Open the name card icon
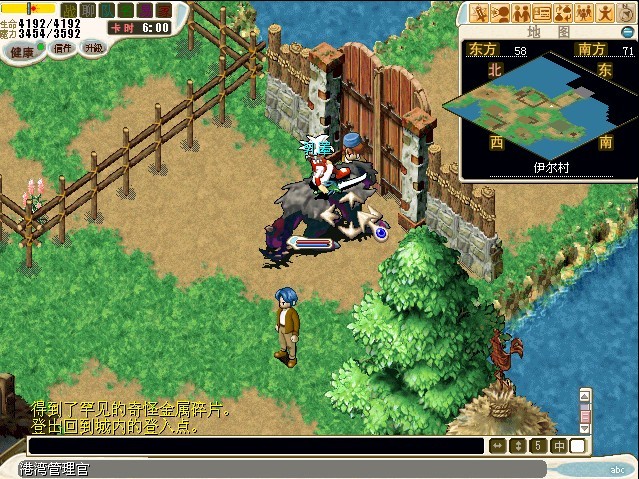Viewport: 639px width, 479px height. 542,13
